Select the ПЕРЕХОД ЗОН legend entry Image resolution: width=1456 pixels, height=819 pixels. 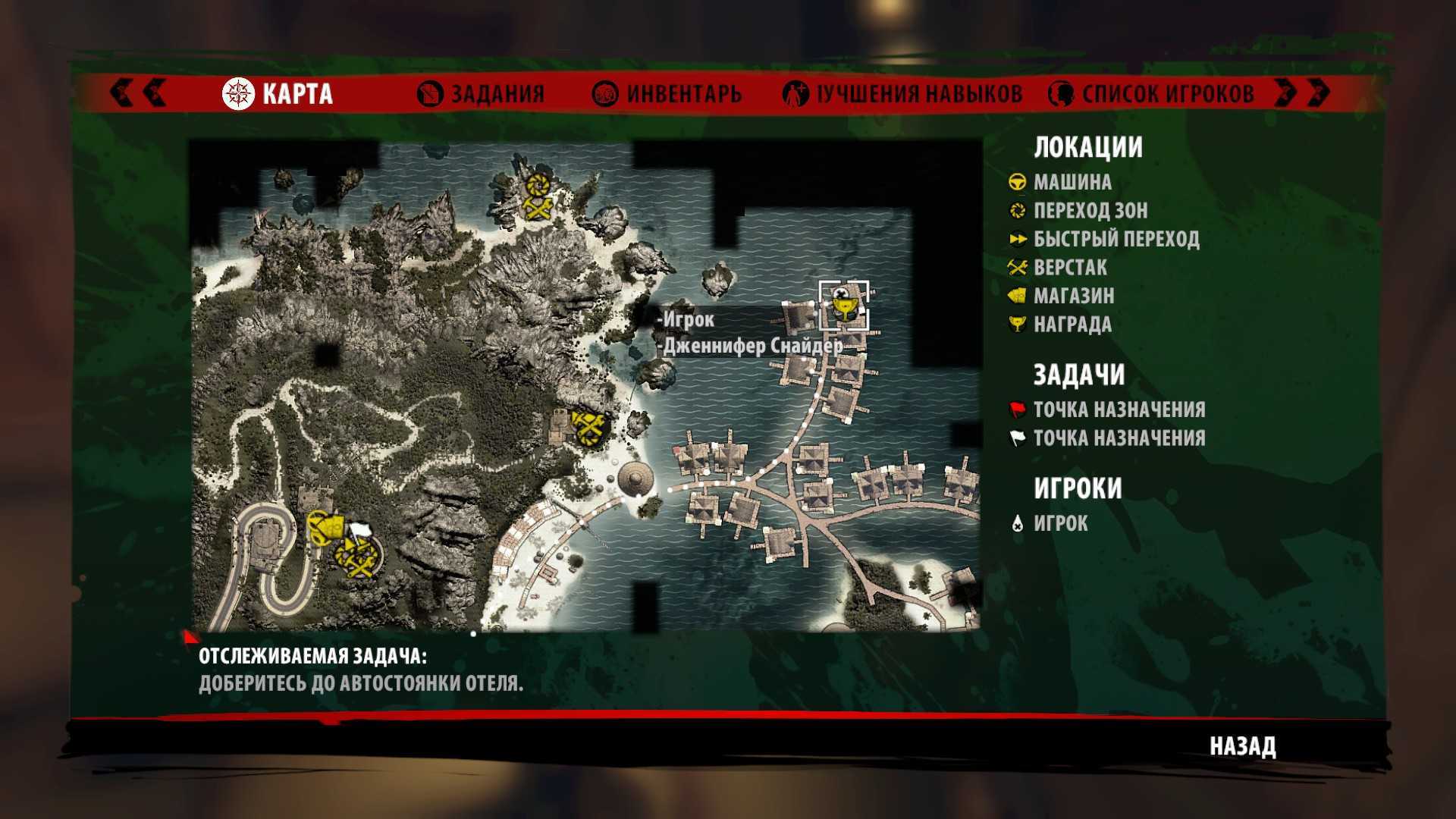tap(1090, 210)
